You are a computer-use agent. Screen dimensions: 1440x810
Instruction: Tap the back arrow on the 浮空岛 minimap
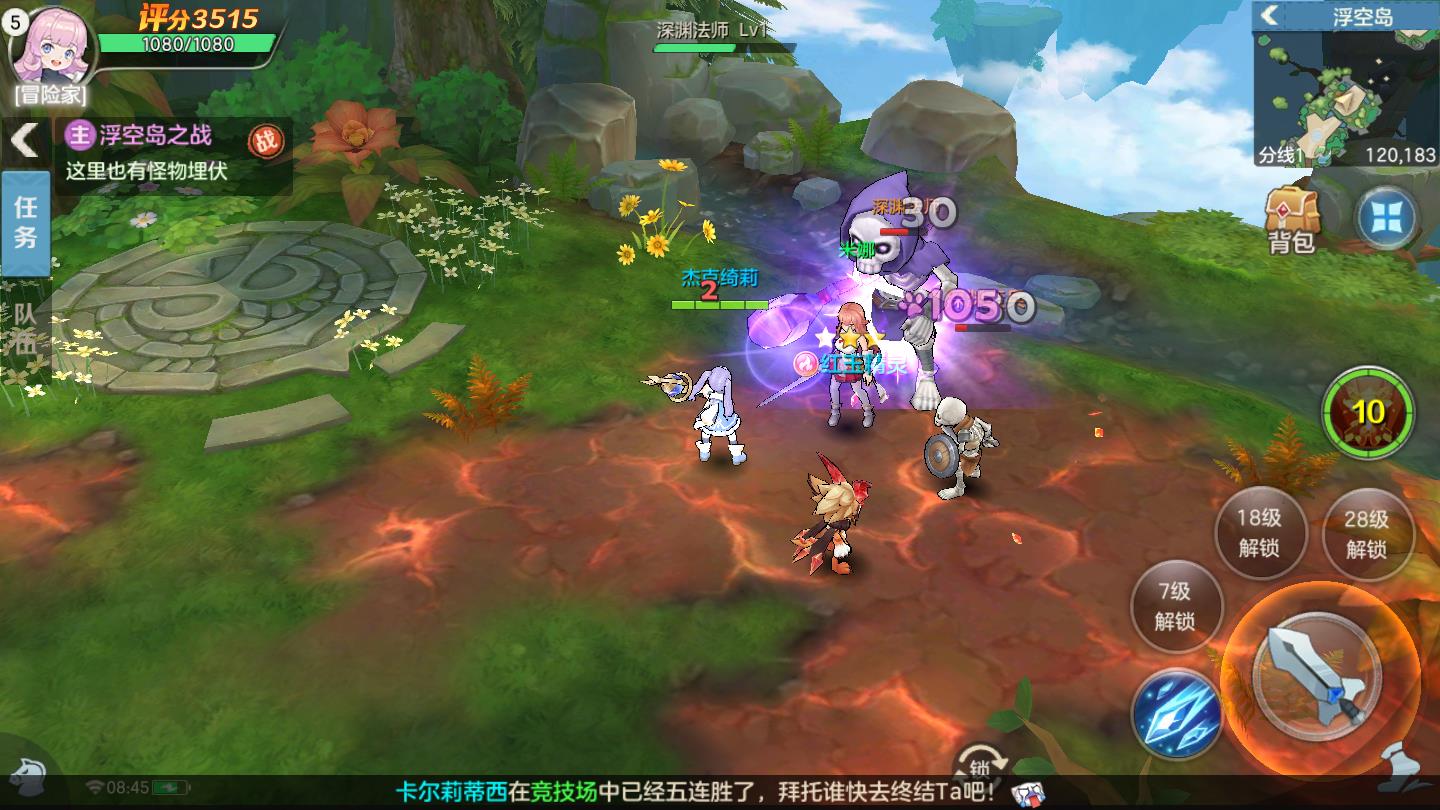[1268, 17]
